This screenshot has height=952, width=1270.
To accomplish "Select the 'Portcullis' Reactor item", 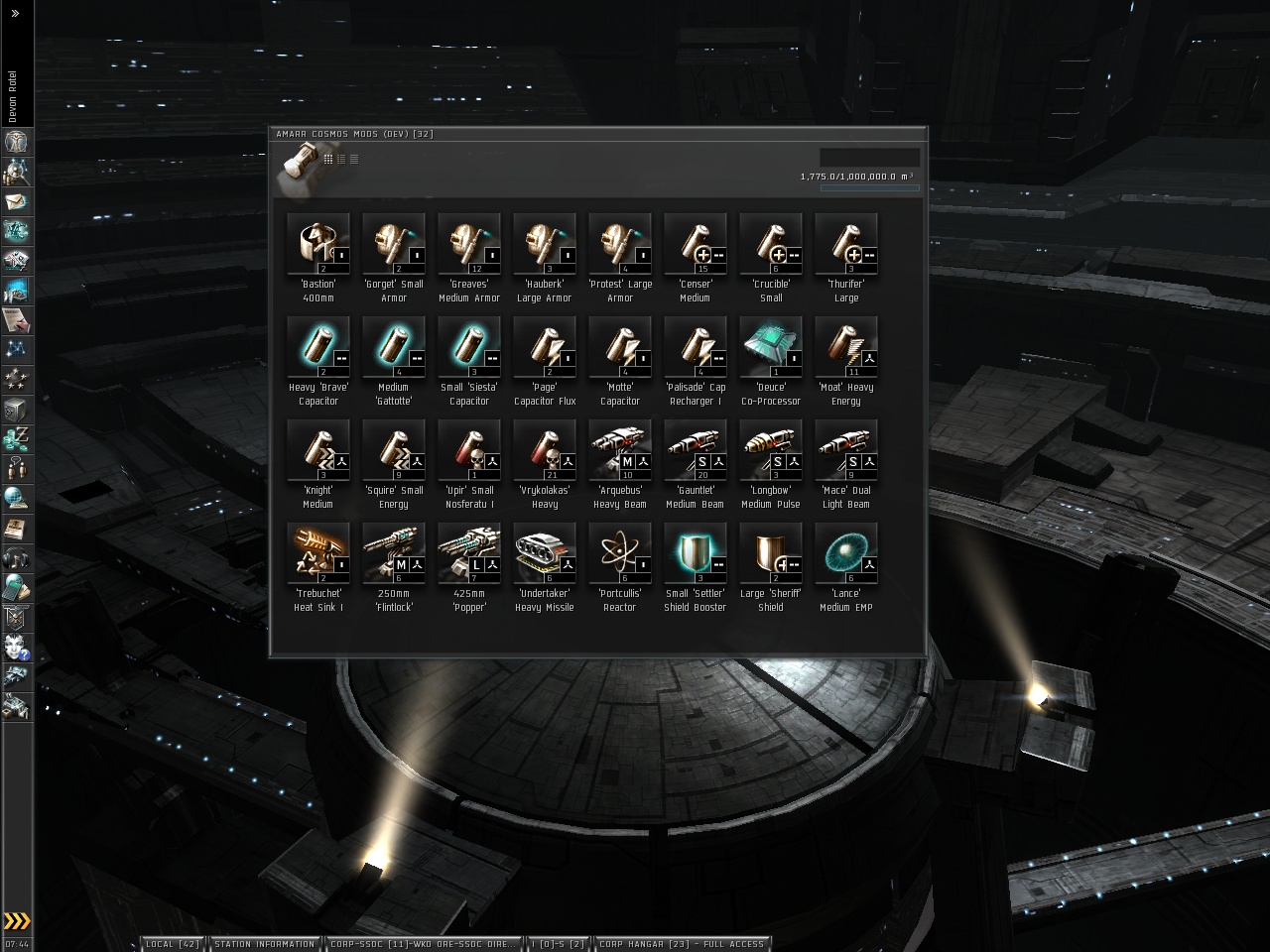I will [x=620, y=553].
